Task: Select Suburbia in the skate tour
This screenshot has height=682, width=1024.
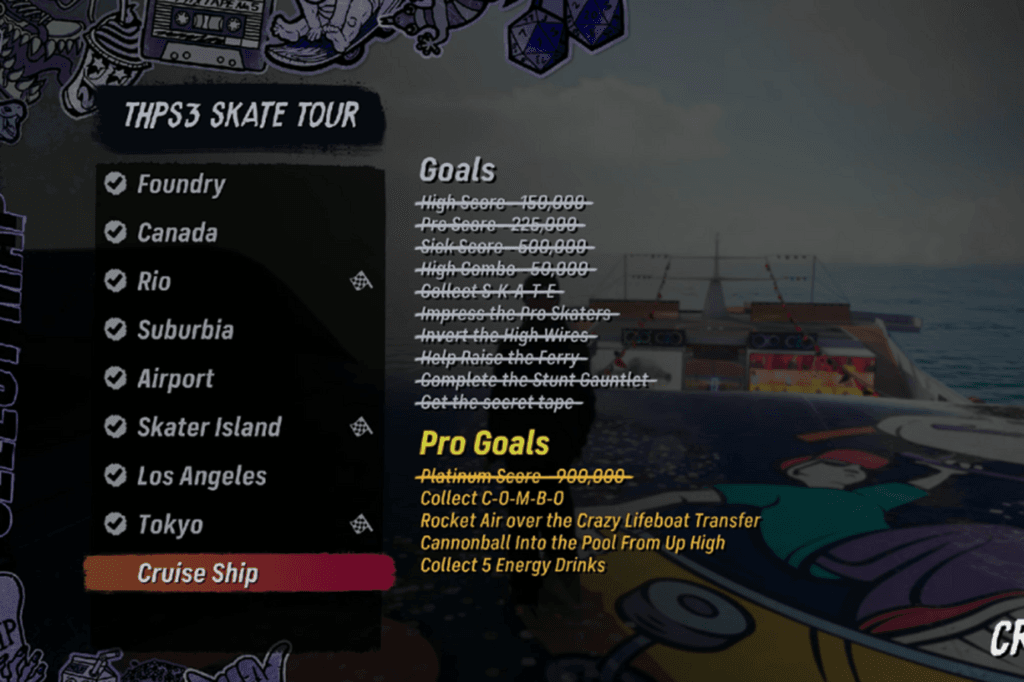Action: [185, 330]
